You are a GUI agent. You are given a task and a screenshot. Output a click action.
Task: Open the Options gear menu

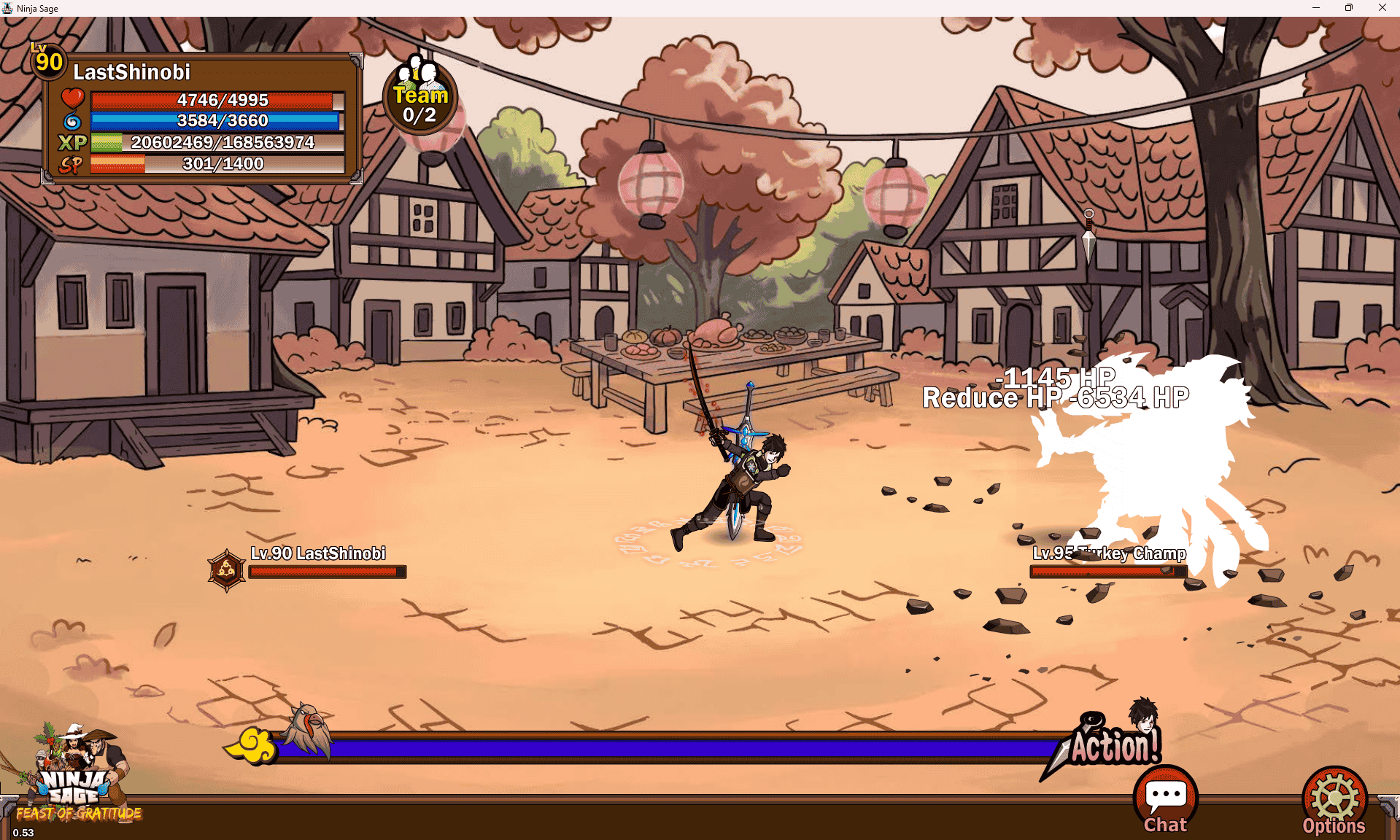pos(1334,801)
